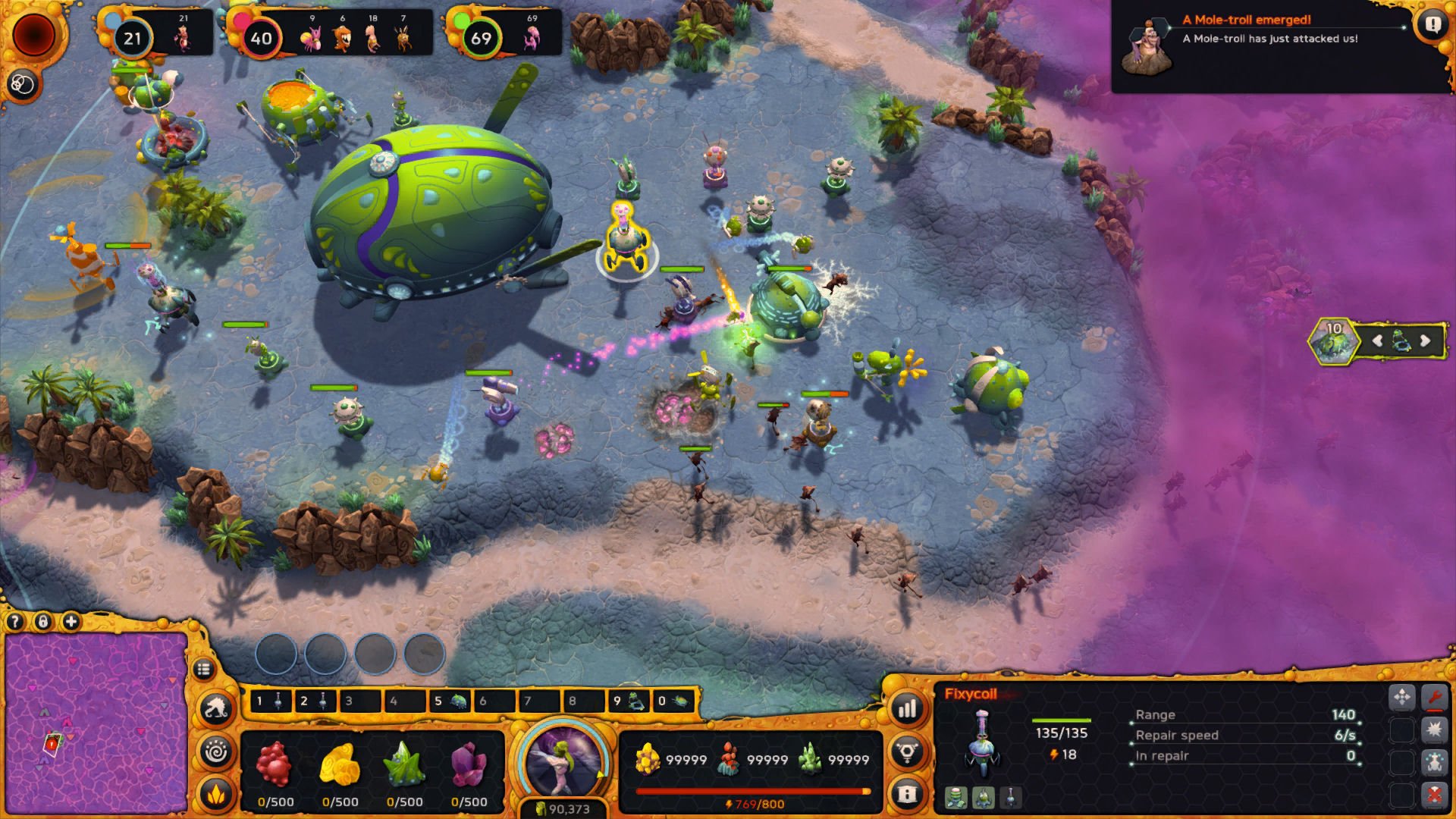Open the orange crystal round button
This screenshot has width=1456, height=819.
click(216, 794)
